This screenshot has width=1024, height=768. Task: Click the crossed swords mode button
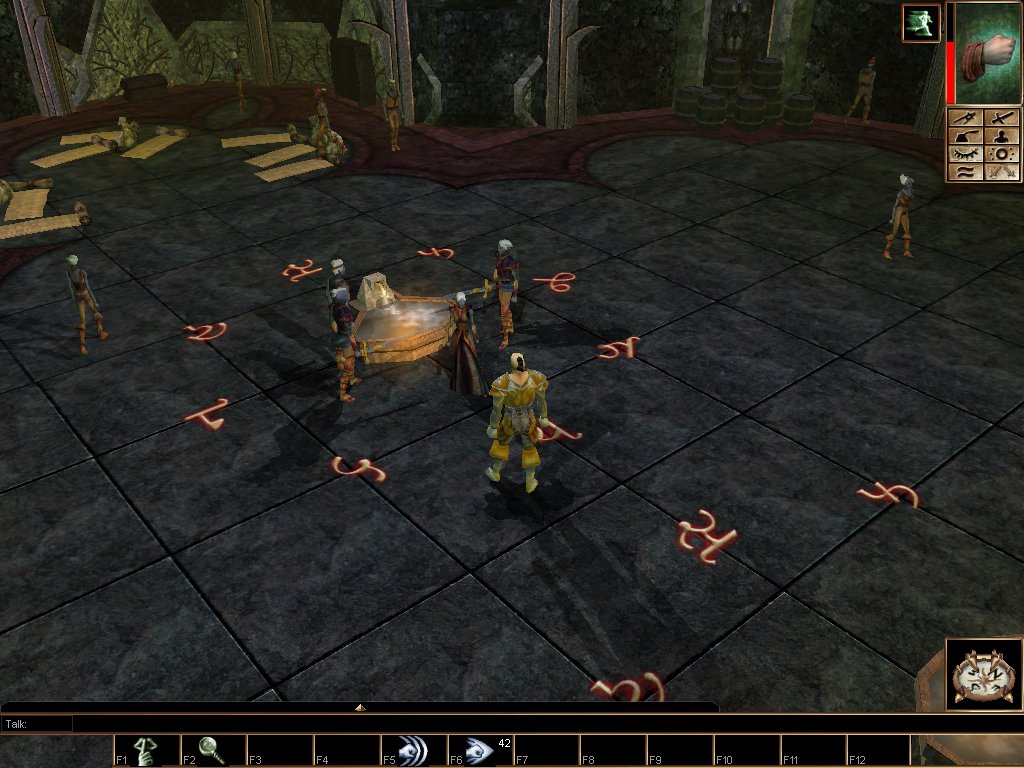[x=1001, y=172]
